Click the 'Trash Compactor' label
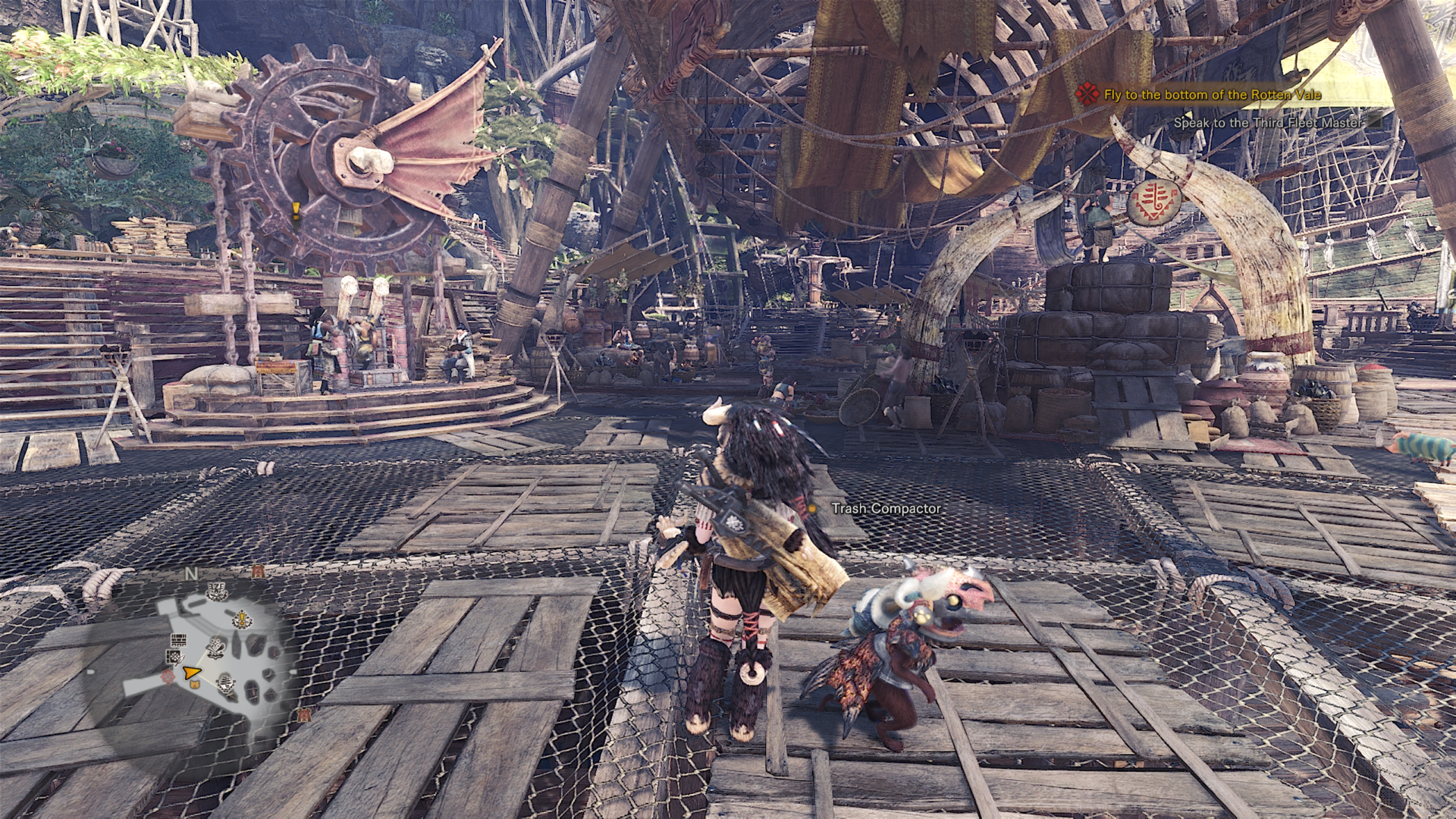This screenshot has height=819, width=1456. click(x=886, y=509)
